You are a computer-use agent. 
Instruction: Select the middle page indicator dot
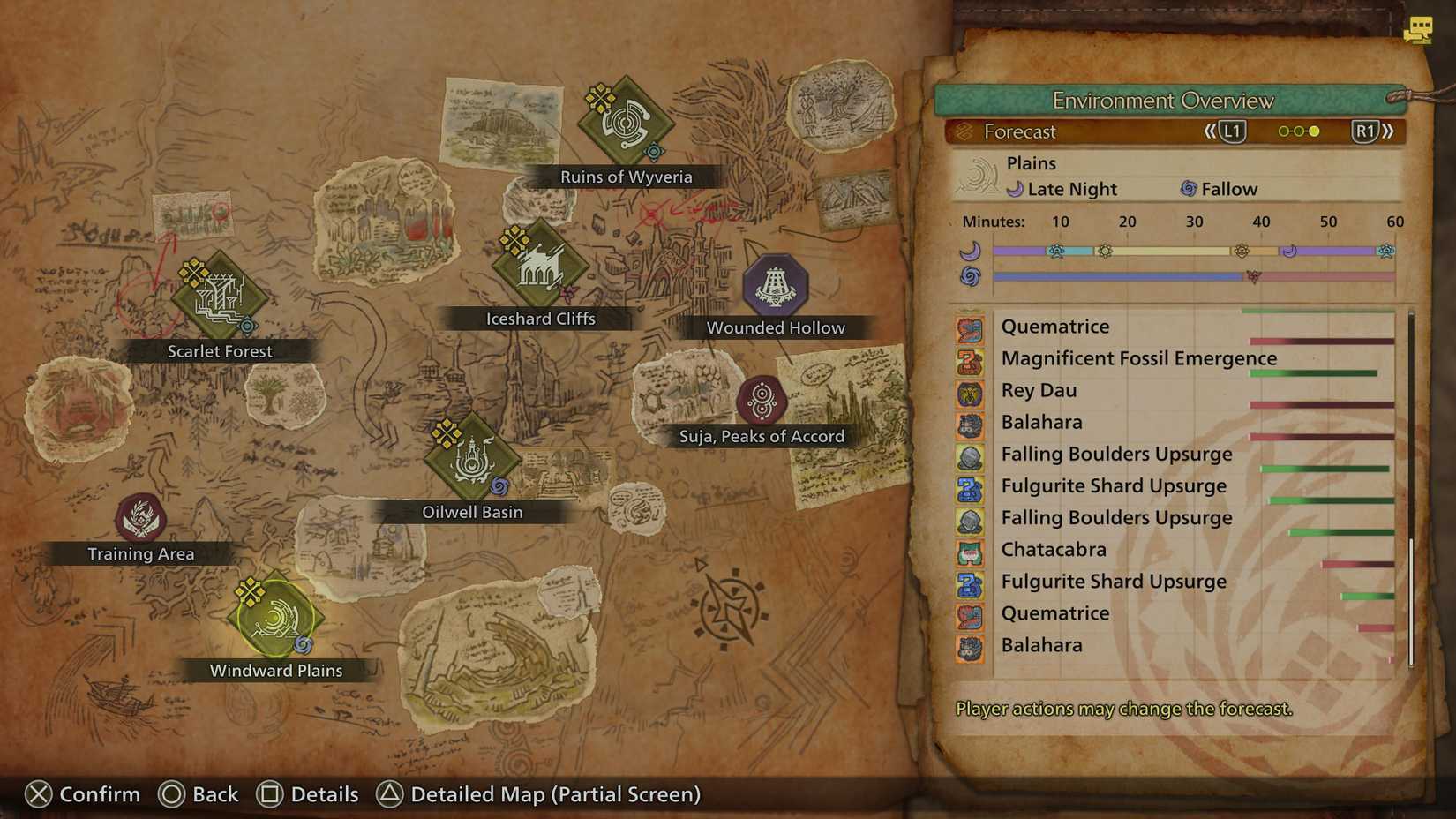(x=1299, y=131)
